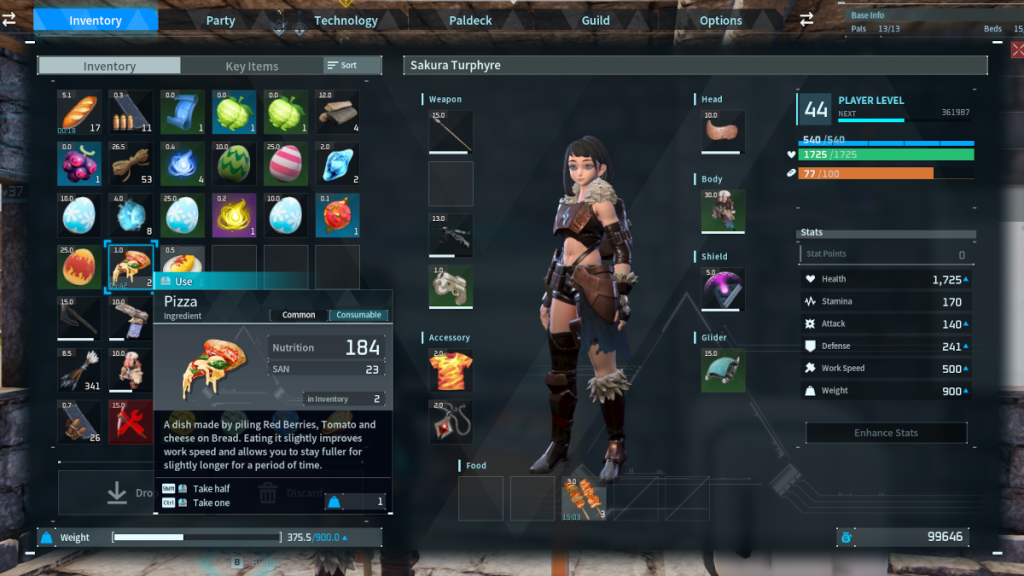
Task: Open the Options tab
Action: tap(721, 20)
